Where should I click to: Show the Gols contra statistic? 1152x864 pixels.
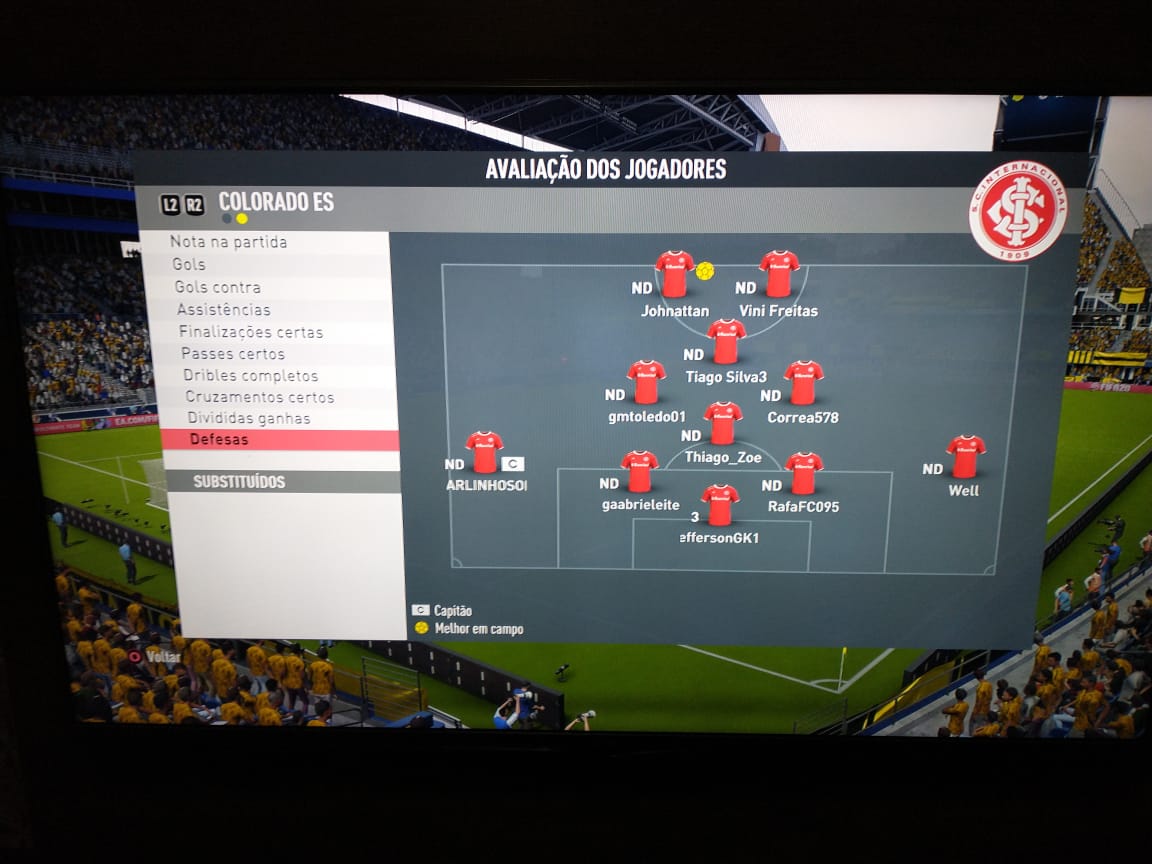tap(217, 287)
